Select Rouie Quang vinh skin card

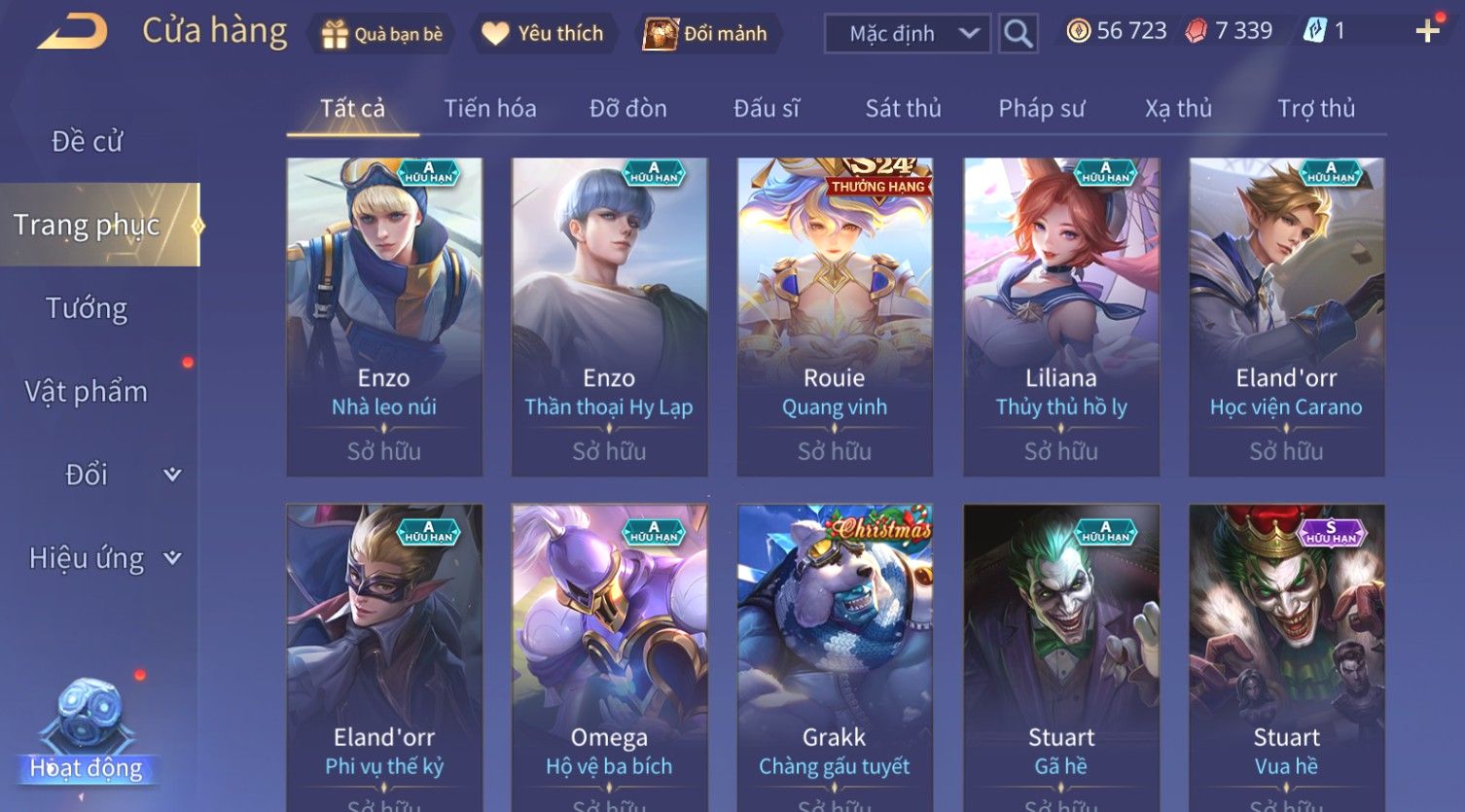pos(835,316)
